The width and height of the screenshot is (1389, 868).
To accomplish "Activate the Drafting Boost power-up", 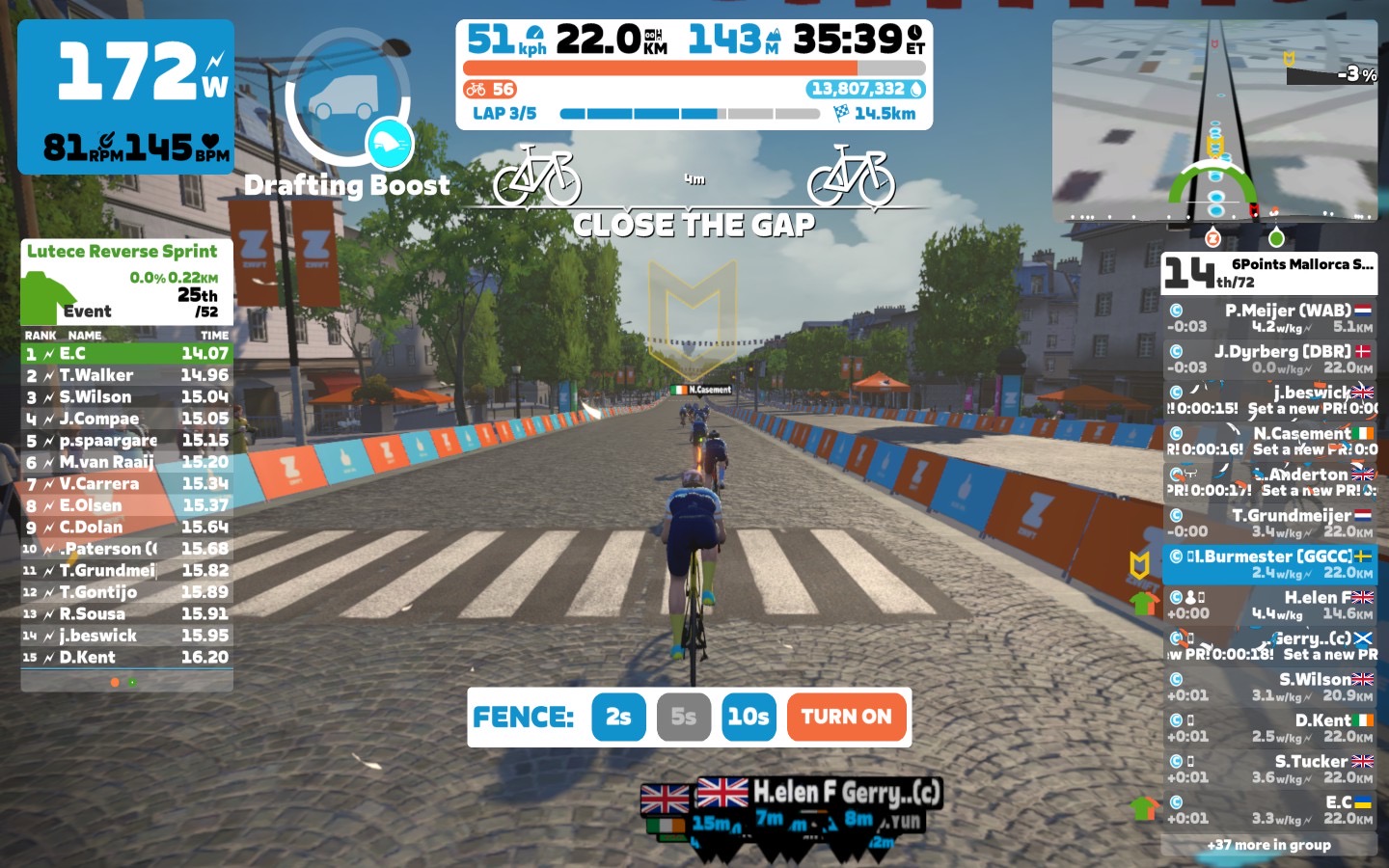I will 348,101.
